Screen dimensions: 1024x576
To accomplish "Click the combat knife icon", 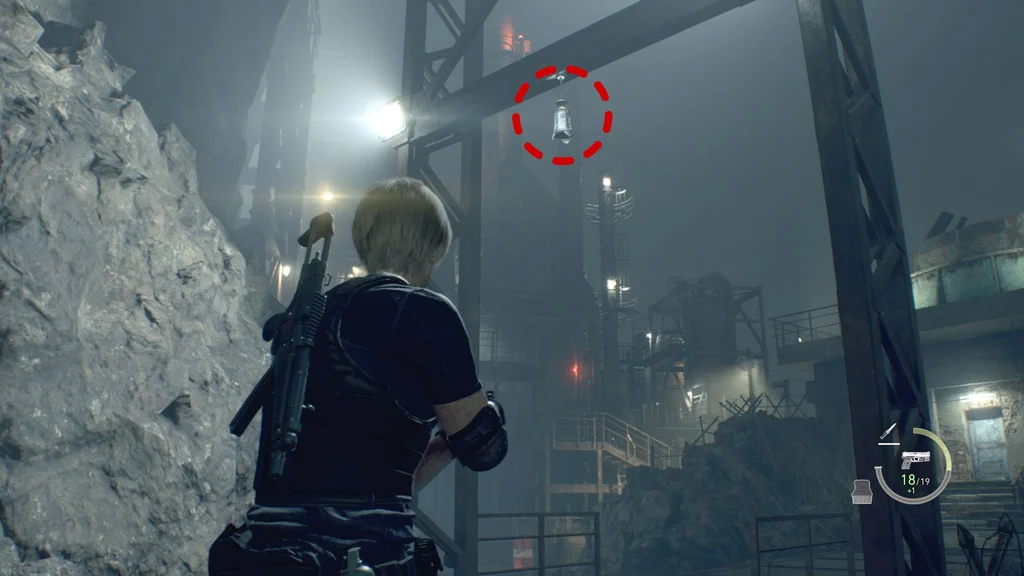I will point(885,433).
